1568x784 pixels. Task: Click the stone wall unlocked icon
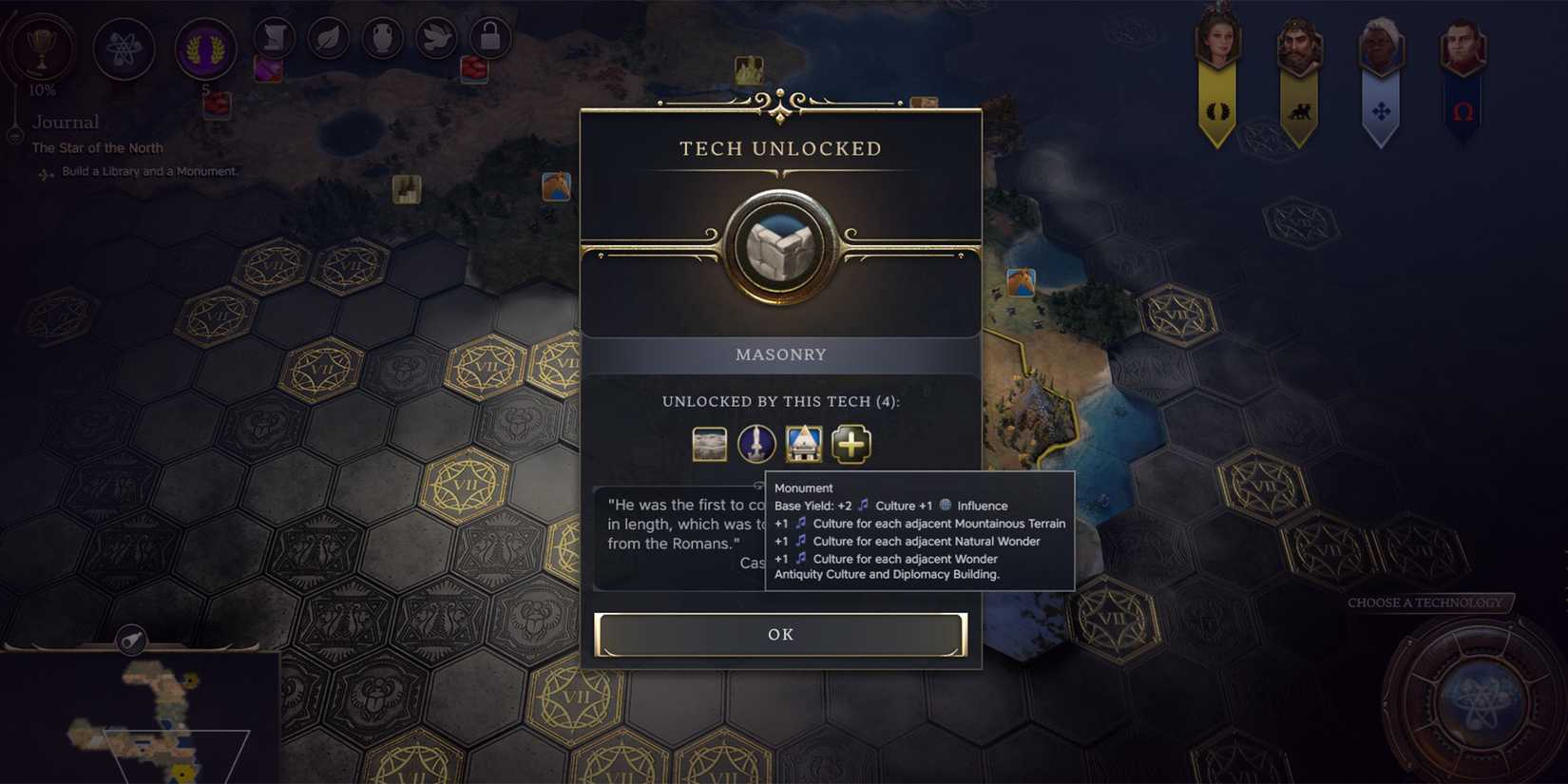(x=710, y=444)
